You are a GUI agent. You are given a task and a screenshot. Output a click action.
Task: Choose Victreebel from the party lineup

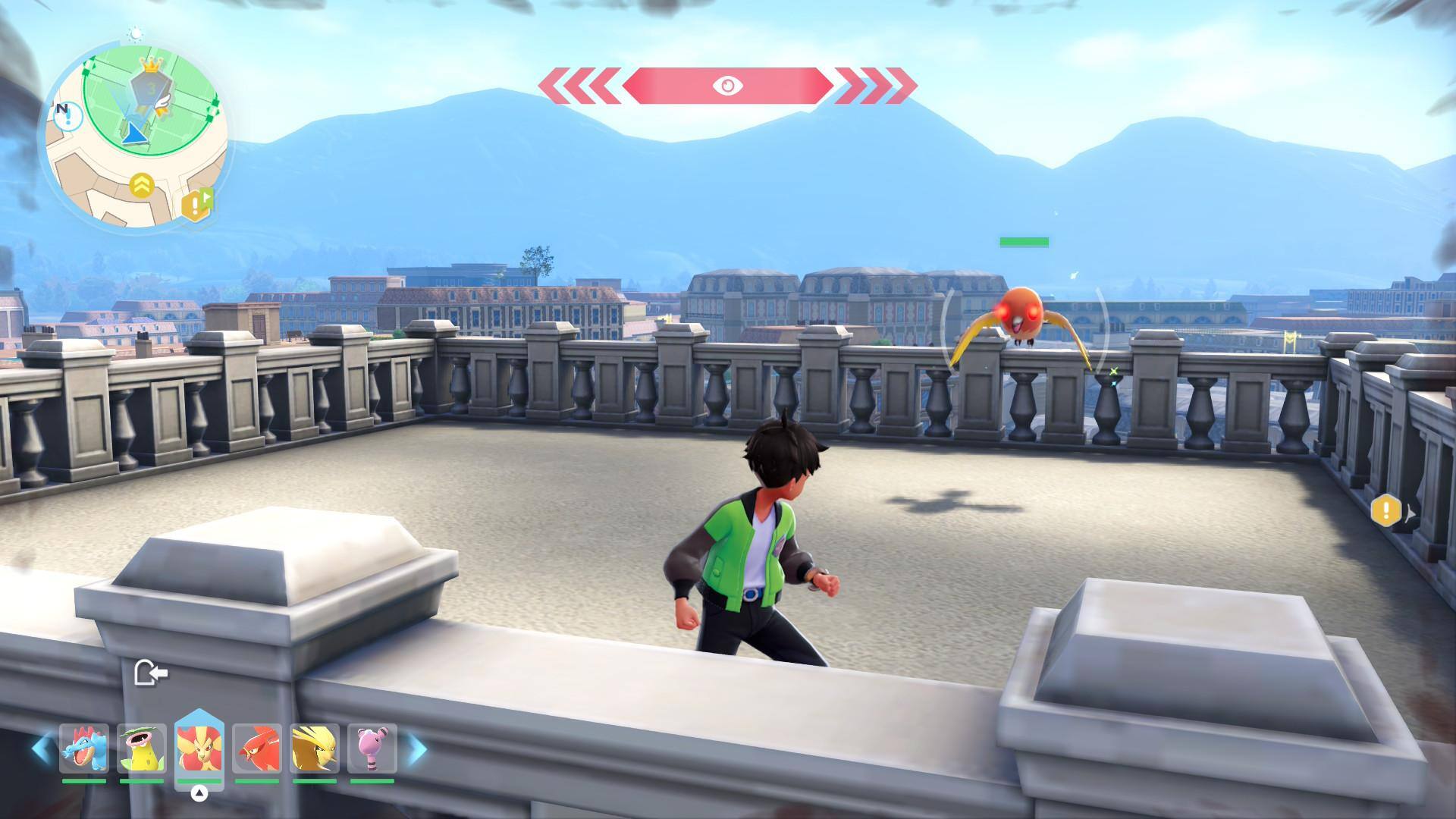[x=142, y=748]
